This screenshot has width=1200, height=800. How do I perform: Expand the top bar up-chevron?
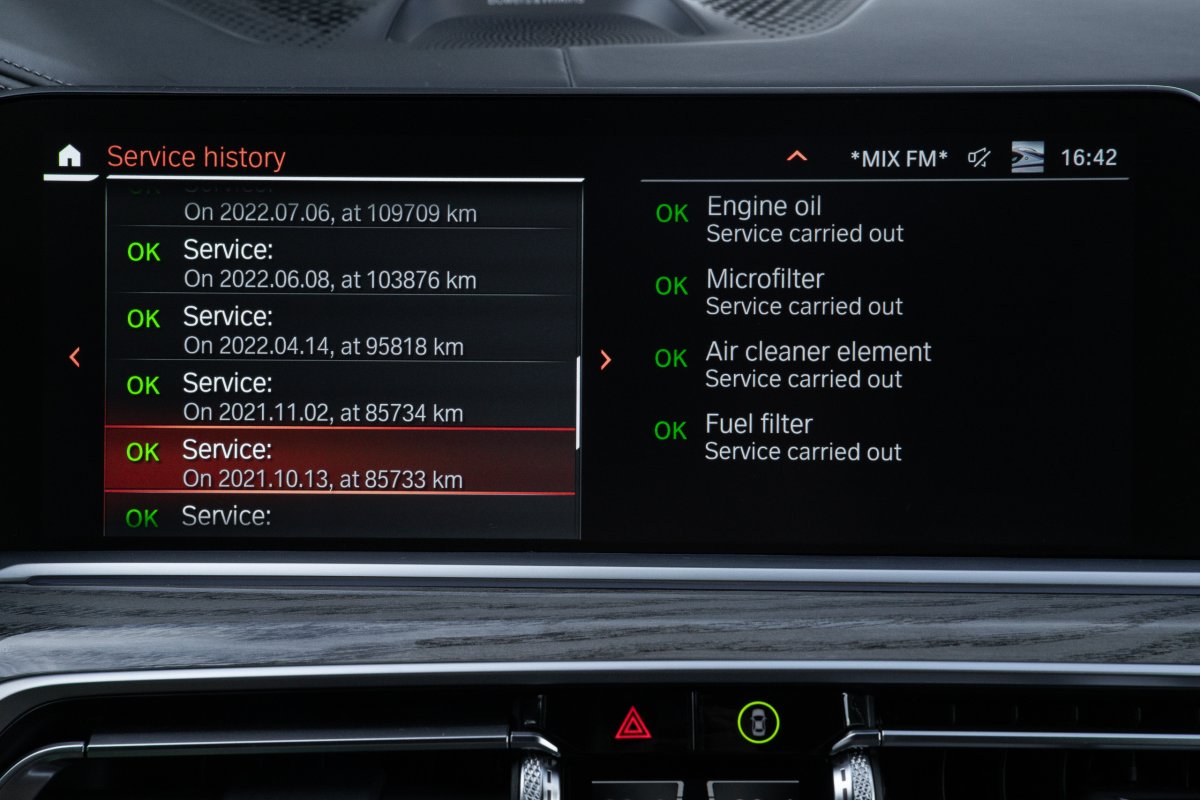coord(797,156)
